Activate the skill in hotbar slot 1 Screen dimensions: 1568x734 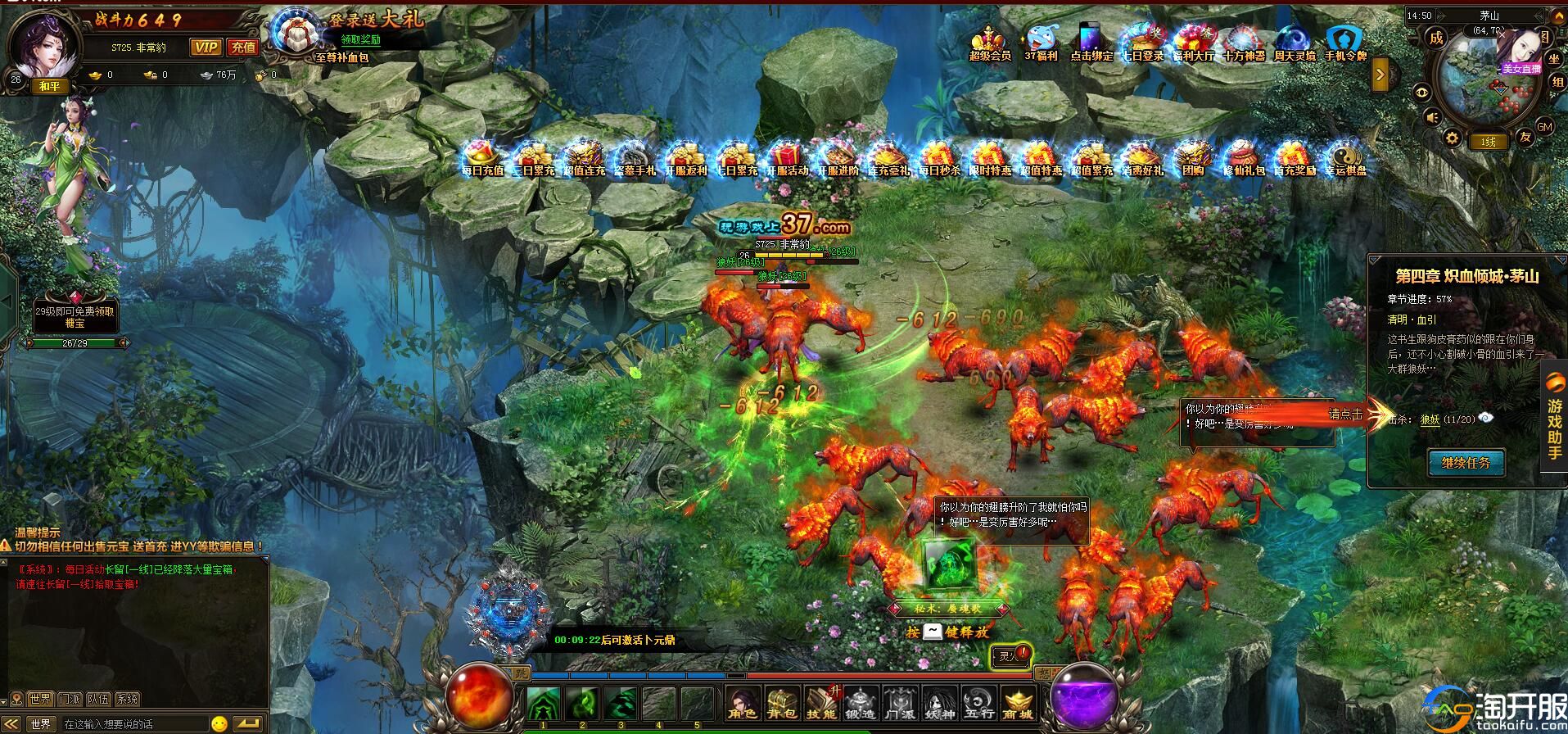(x=543, y=704)
